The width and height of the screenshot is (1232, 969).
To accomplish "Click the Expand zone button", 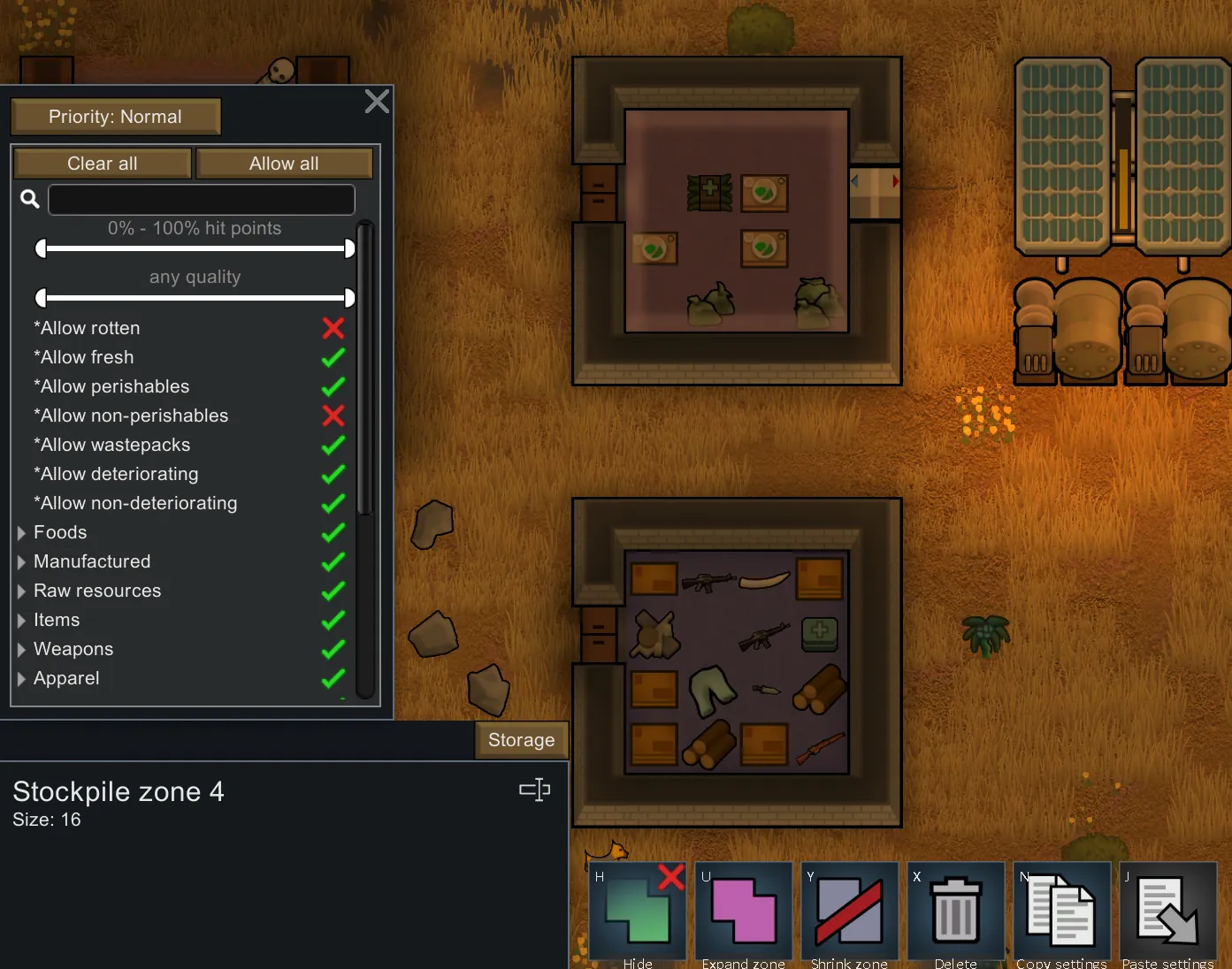I will [x=744, y=911].
